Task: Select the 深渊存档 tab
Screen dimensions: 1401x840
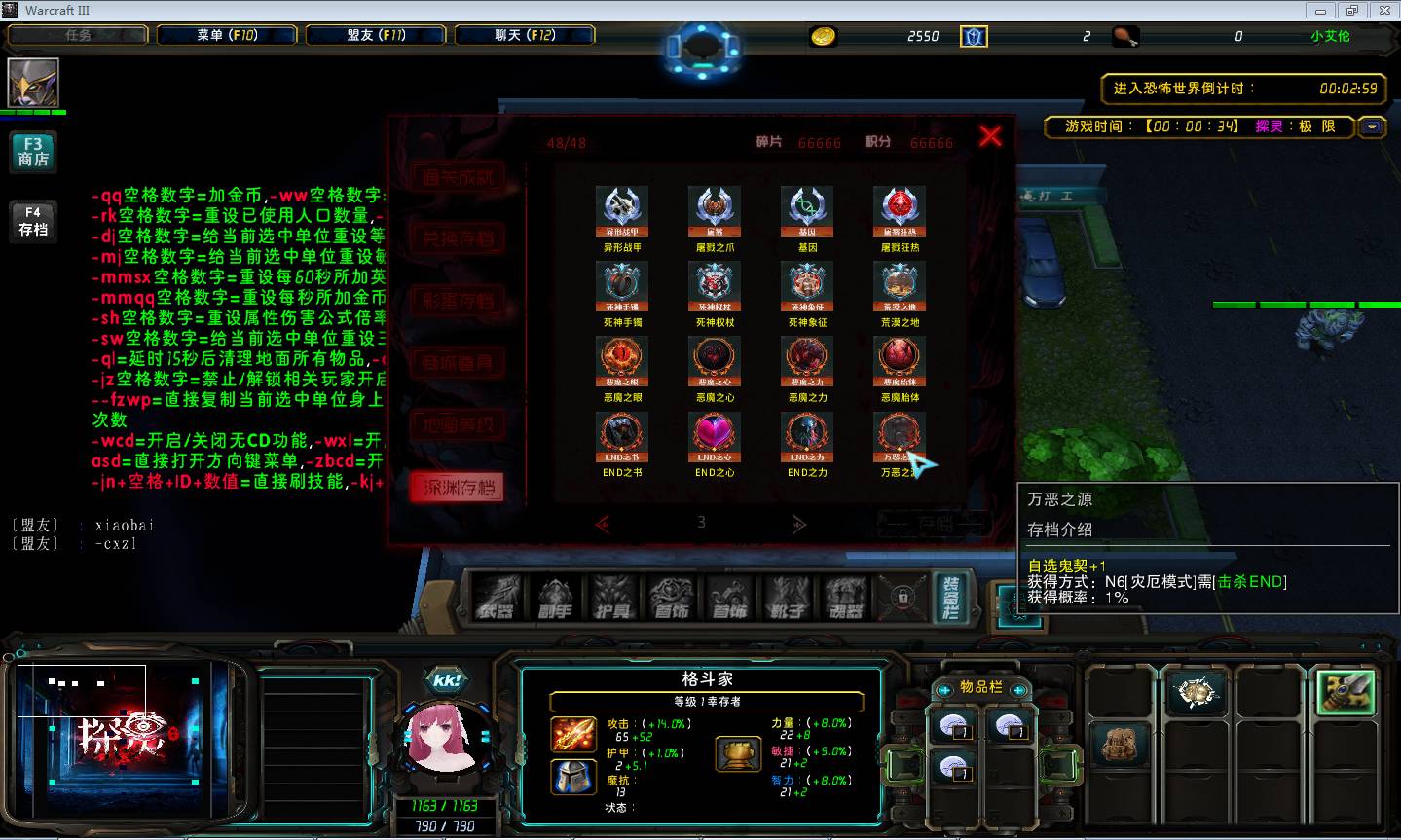Action: [458, 488]
